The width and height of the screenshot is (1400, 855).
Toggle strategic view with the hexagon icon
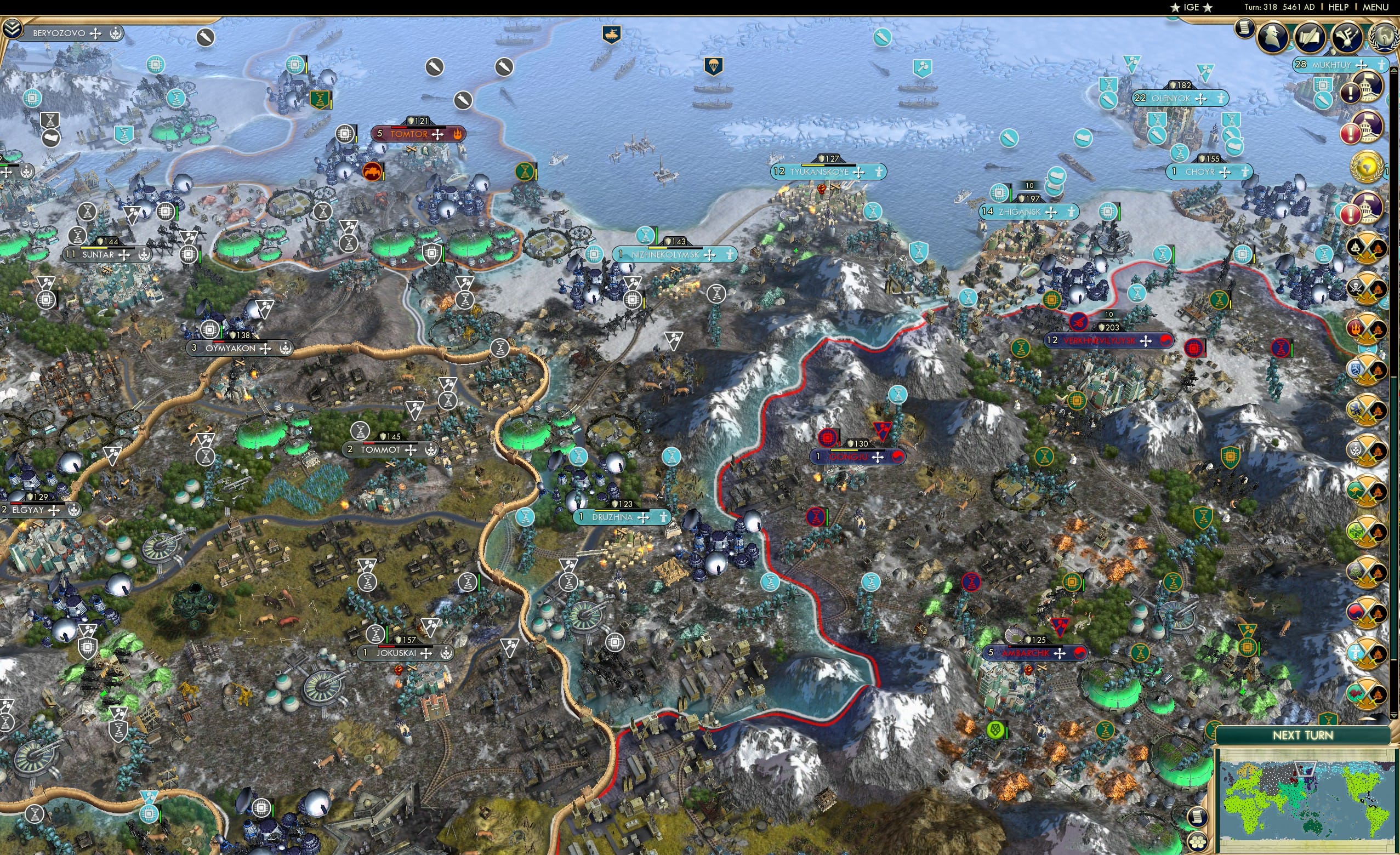pos(1197,841)
